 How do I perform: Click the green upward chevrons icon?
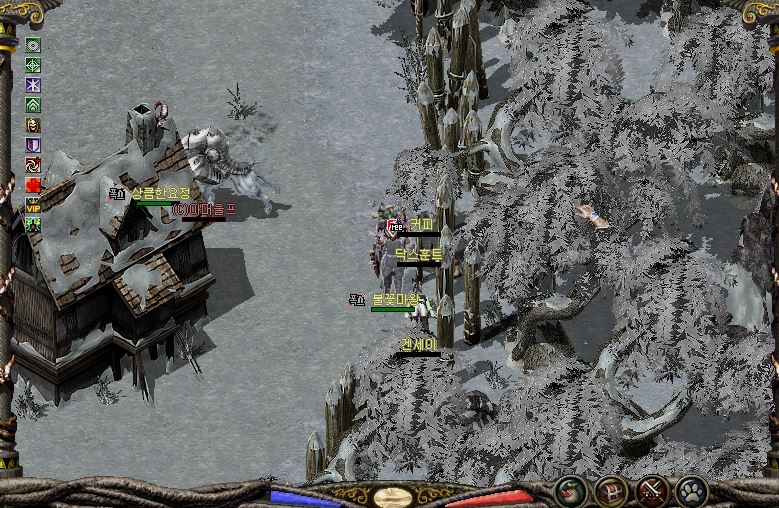coord(33,105)
